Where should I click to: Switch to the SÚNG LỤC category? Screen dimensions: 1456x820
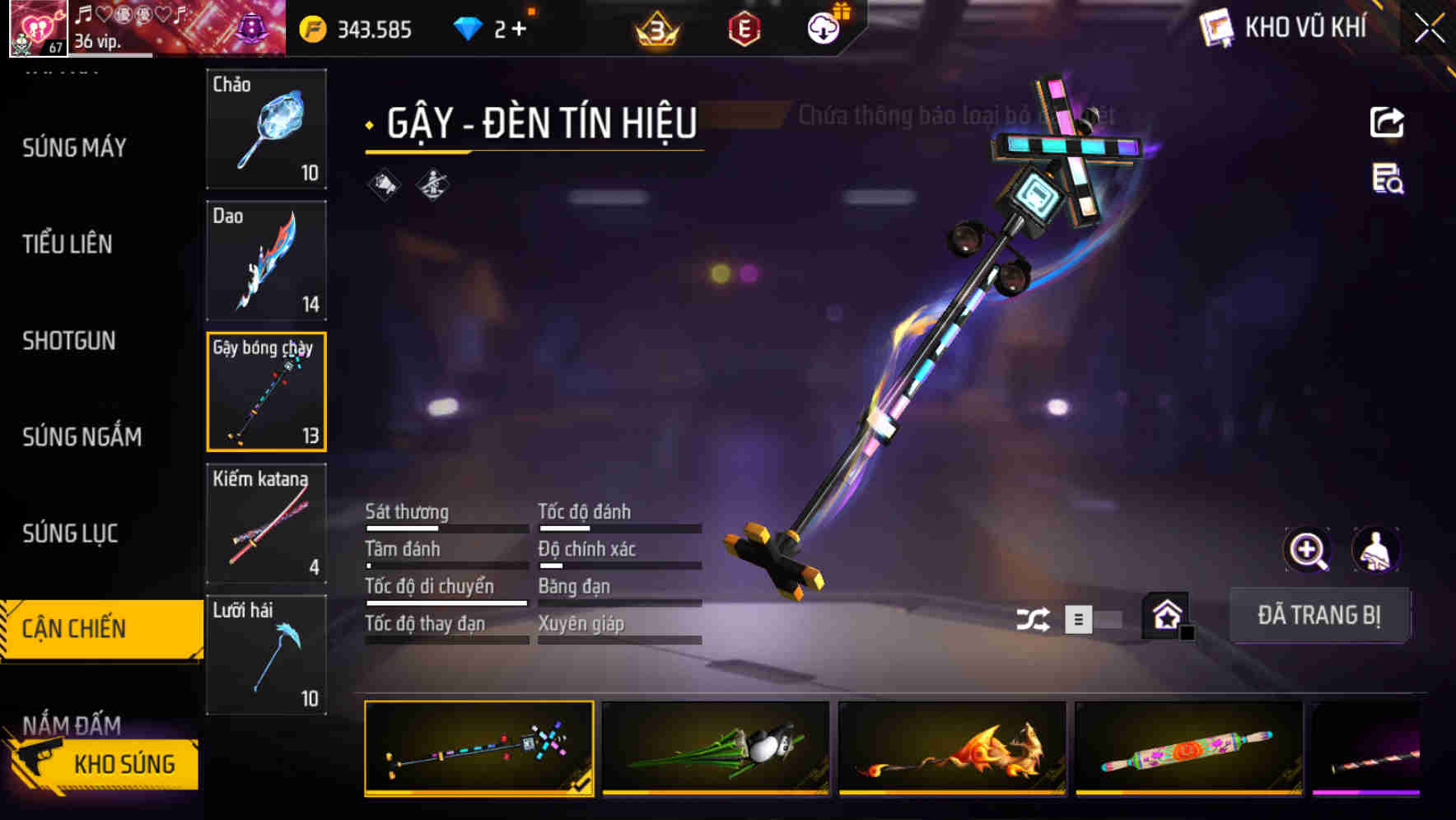[x=70, y=533]
